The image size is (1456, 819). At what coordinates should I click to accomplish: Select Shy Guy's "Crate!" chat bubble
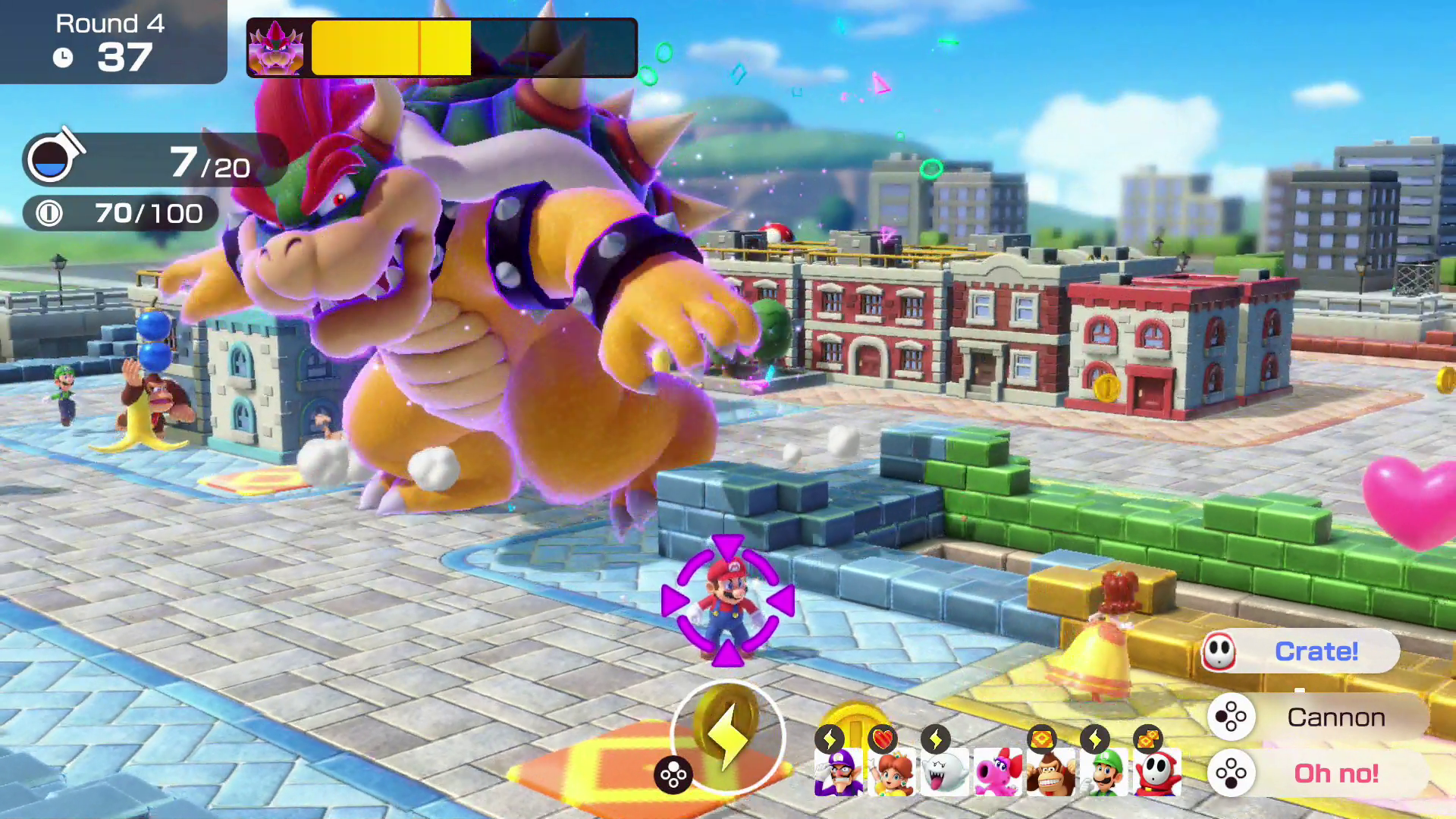(1301, 651)
